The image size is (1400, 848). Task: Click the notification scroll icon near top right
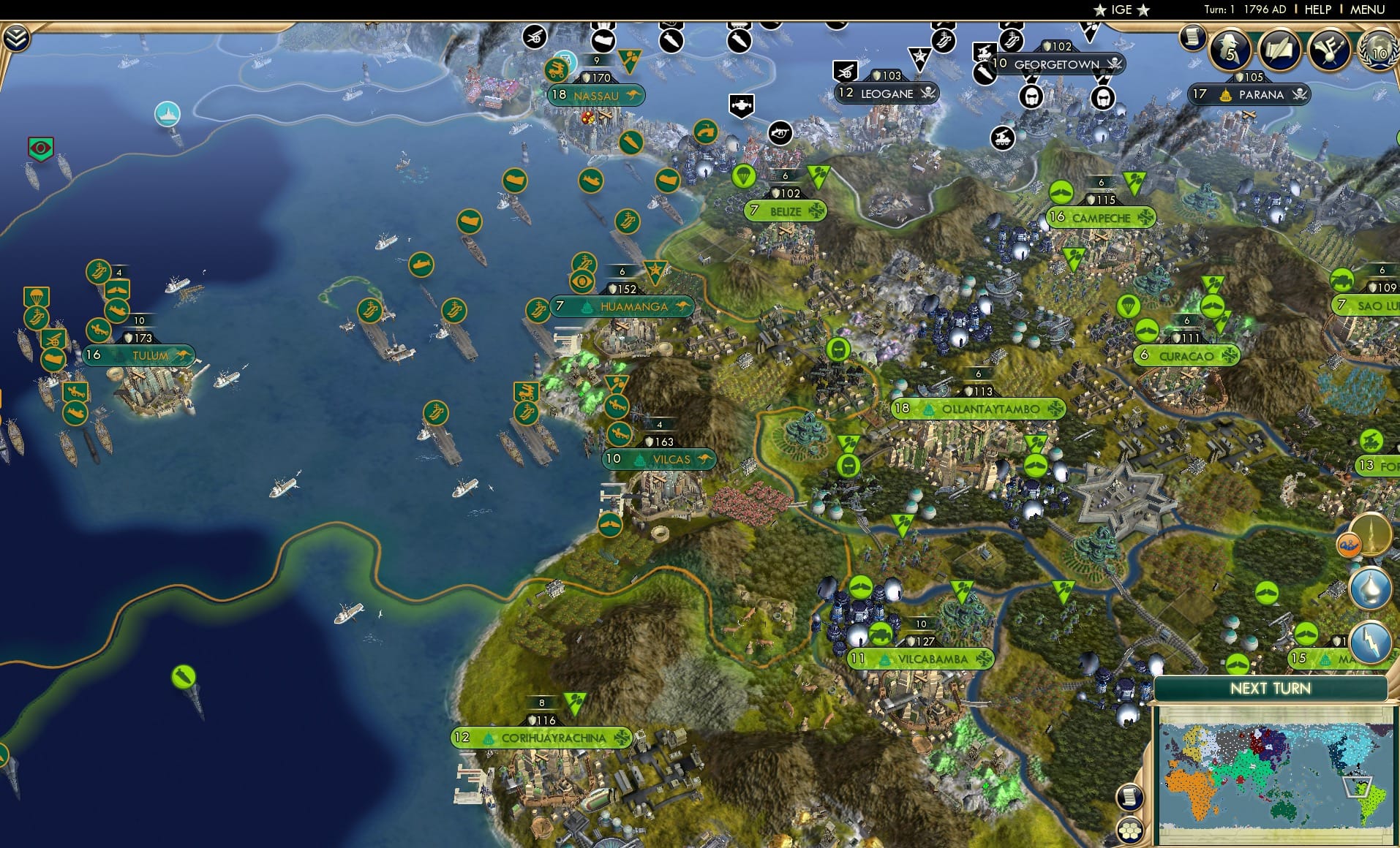(1194, 38)
